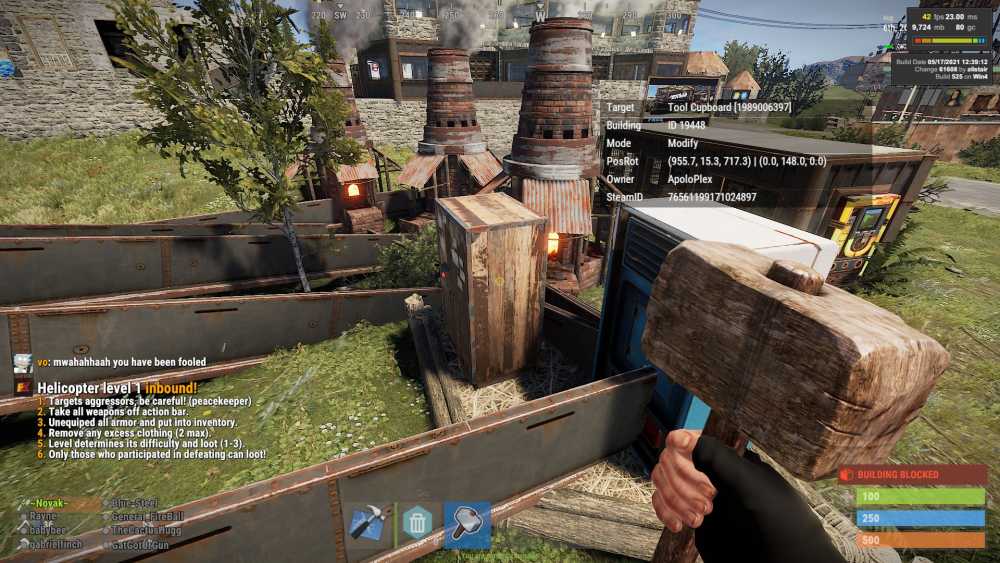Select General_FireBall in the team list
This screenshot has height=563, width=1000.
point(147,517)
